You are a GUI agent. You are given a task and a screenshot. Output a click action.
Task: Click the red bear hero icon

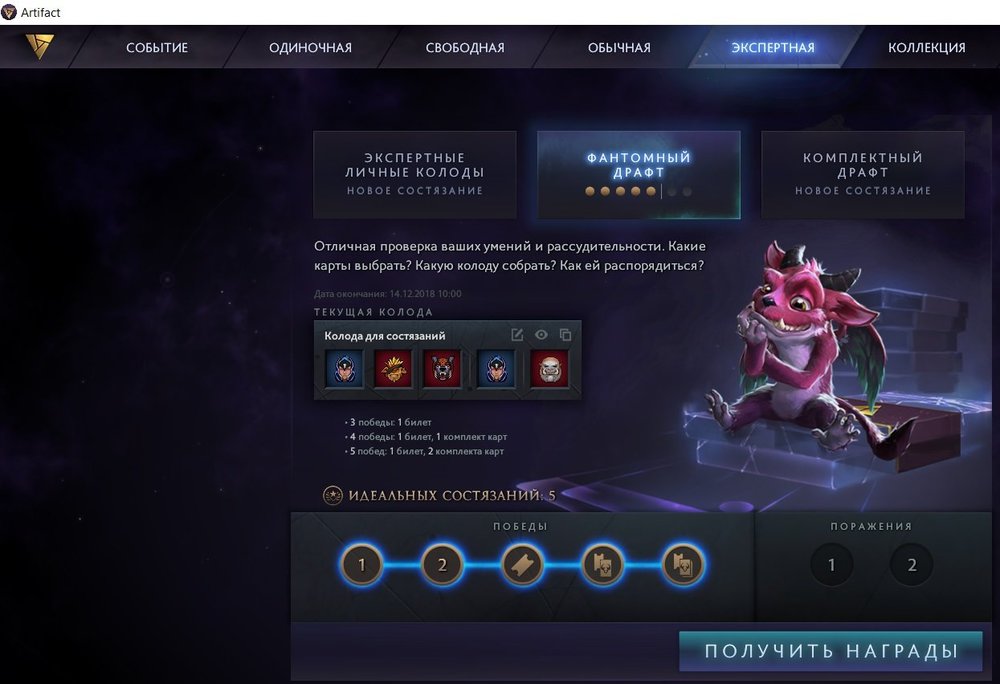pos(441,369)
